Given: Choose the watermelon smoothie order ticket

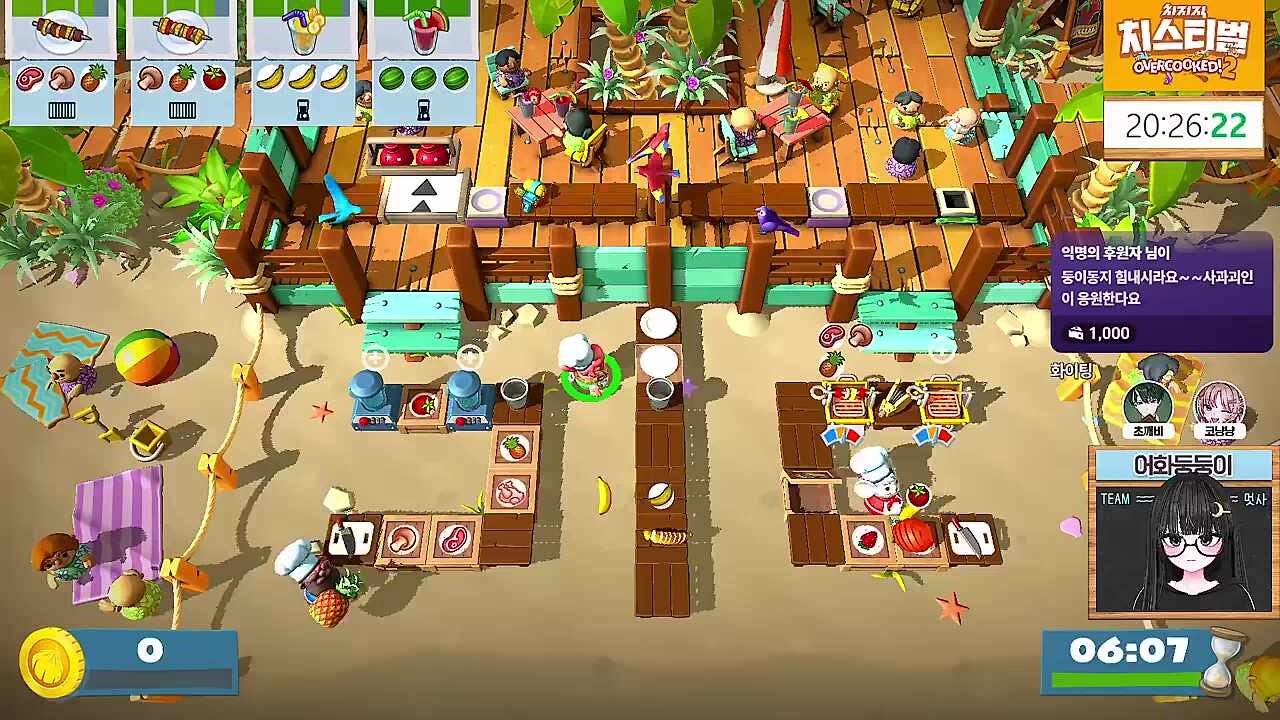Looking at the screenshot, I should pos(422,60).
